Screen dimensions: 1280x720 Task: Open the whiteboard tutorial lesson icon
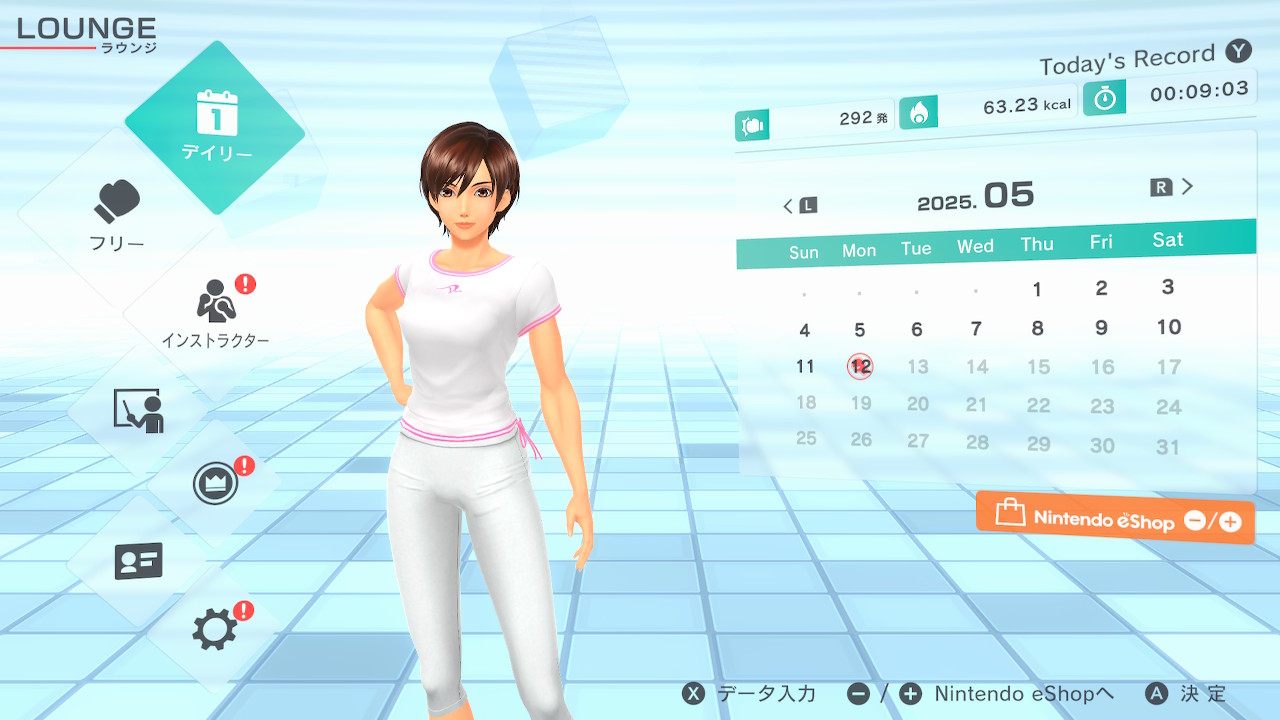point(138,410)
